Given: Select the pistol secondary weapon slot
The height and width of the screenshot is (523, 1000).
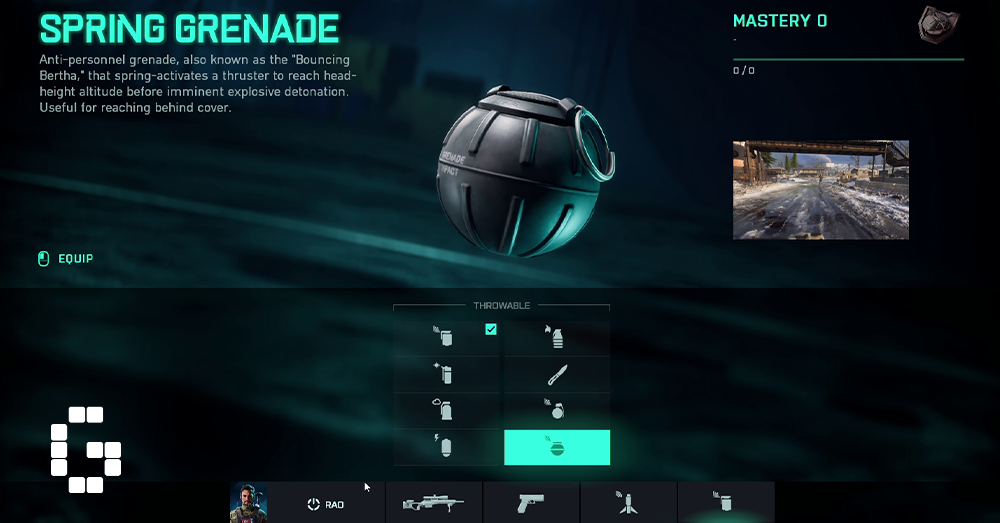Looking at the screenshot, I should click(x=531, y=503).
